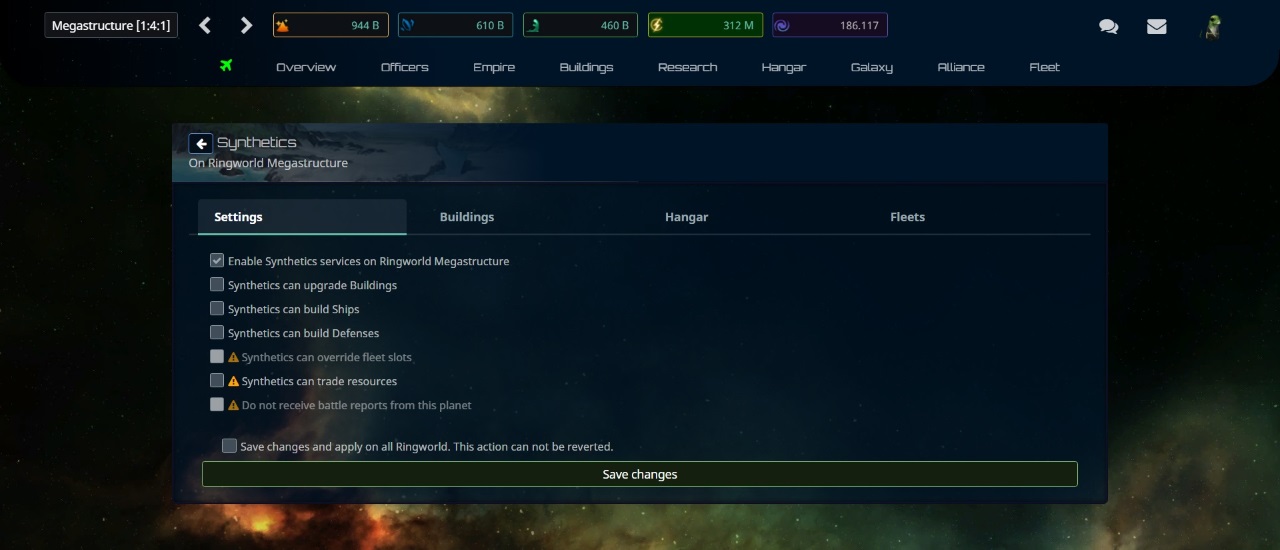Toggle Enable Synthetics services checkbox
1280x550 pixels.
click(x=217, y=261)
